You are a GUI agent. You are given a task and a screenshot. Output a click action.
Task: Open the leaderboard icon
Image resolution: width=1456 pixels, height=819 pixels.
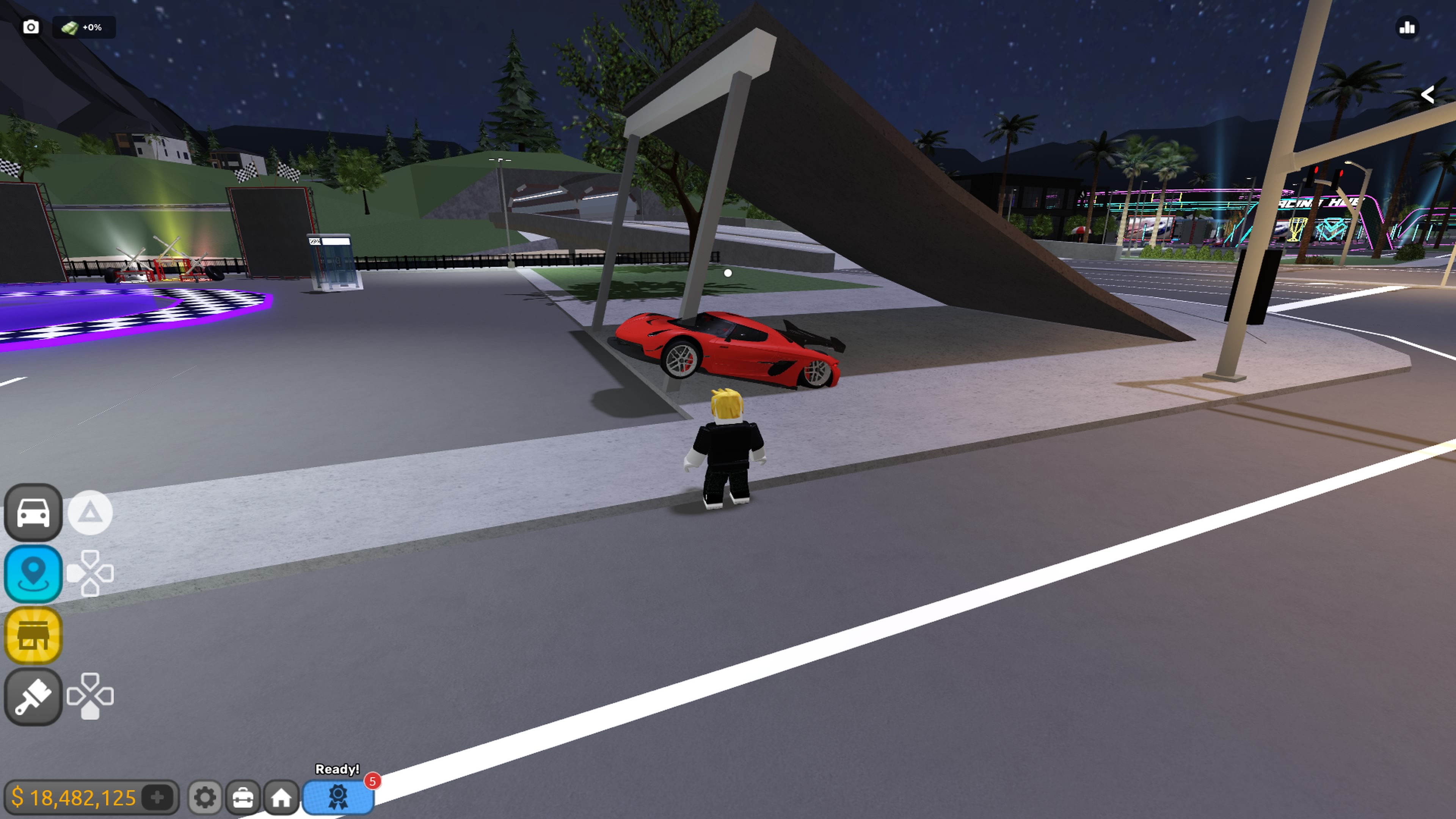(x=1407, y=27)
